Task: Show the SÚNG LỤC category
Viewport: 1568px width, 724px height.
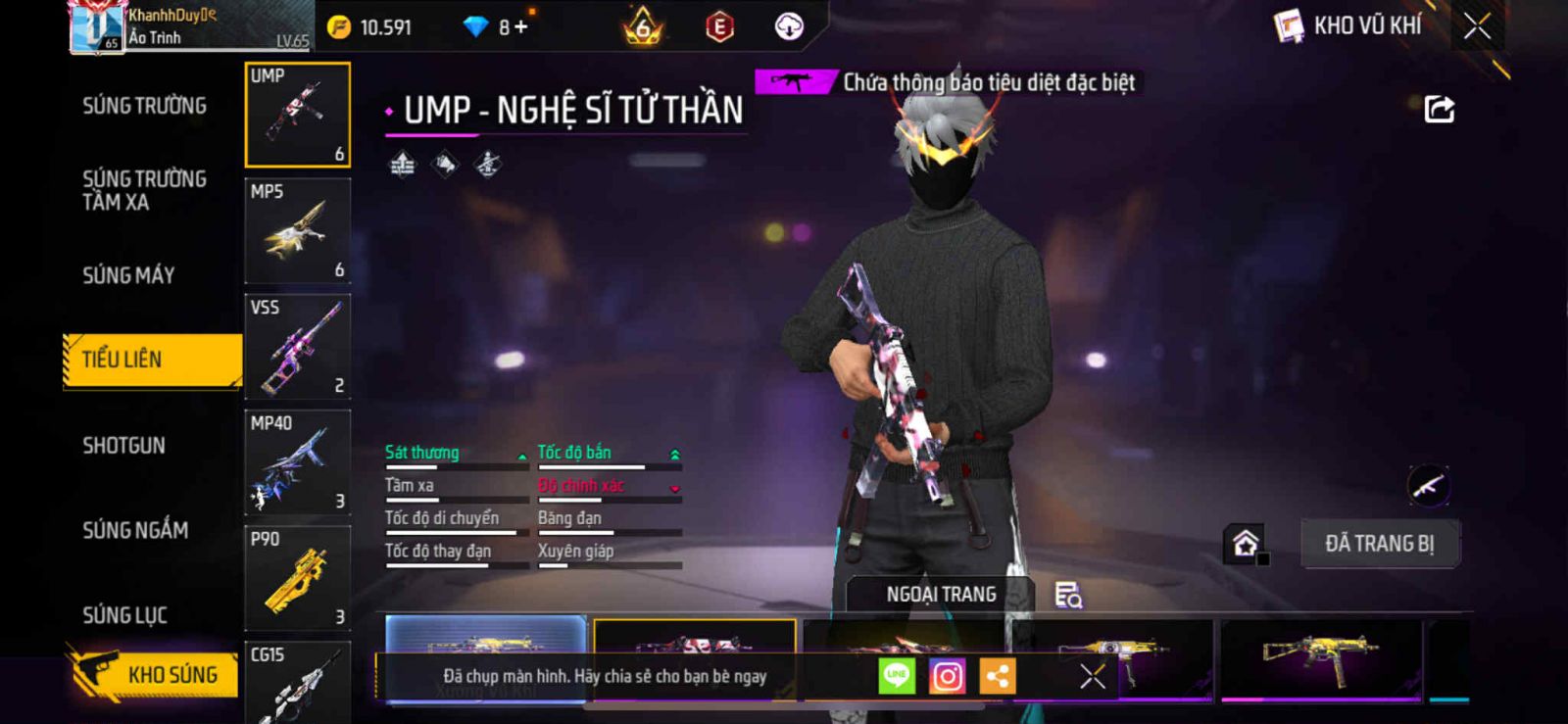Action: tap(125, 615)
